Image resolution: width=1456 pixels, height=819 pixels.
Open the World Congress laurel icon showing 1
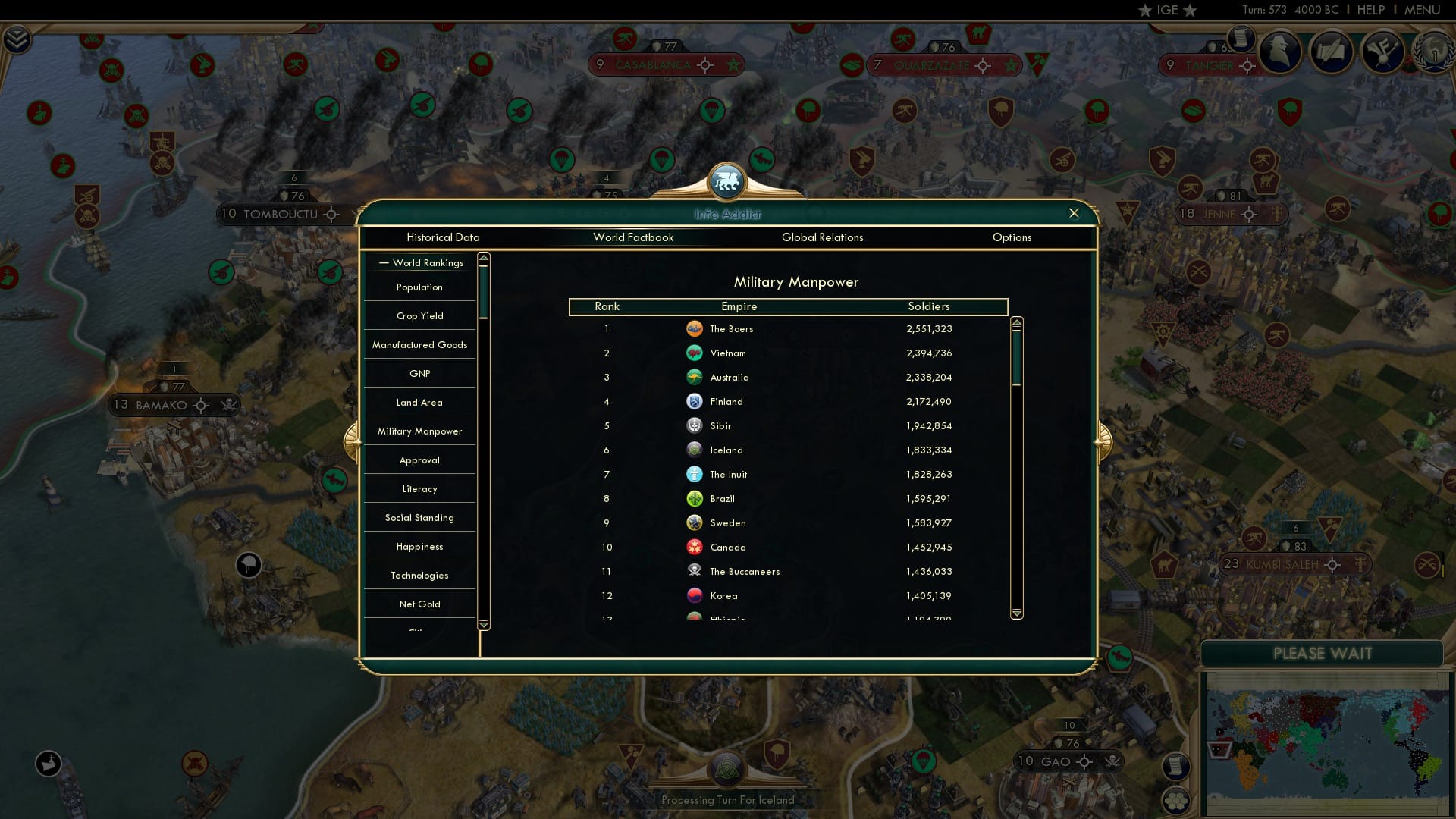[x=1436, y=53]
